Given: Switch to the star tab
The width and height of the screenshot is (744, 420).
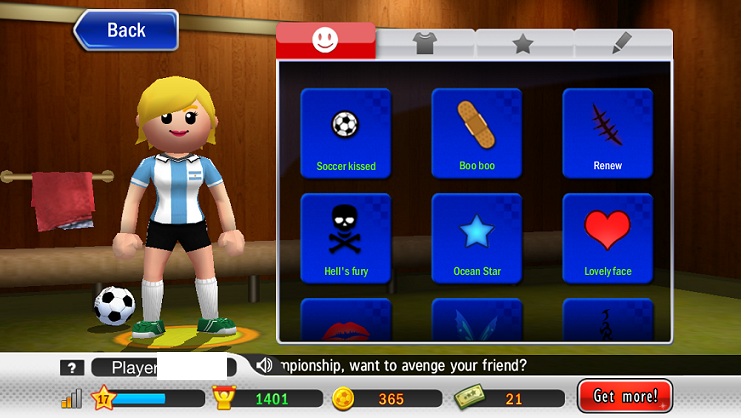Looking at the screenshot, I should (523, 43).
